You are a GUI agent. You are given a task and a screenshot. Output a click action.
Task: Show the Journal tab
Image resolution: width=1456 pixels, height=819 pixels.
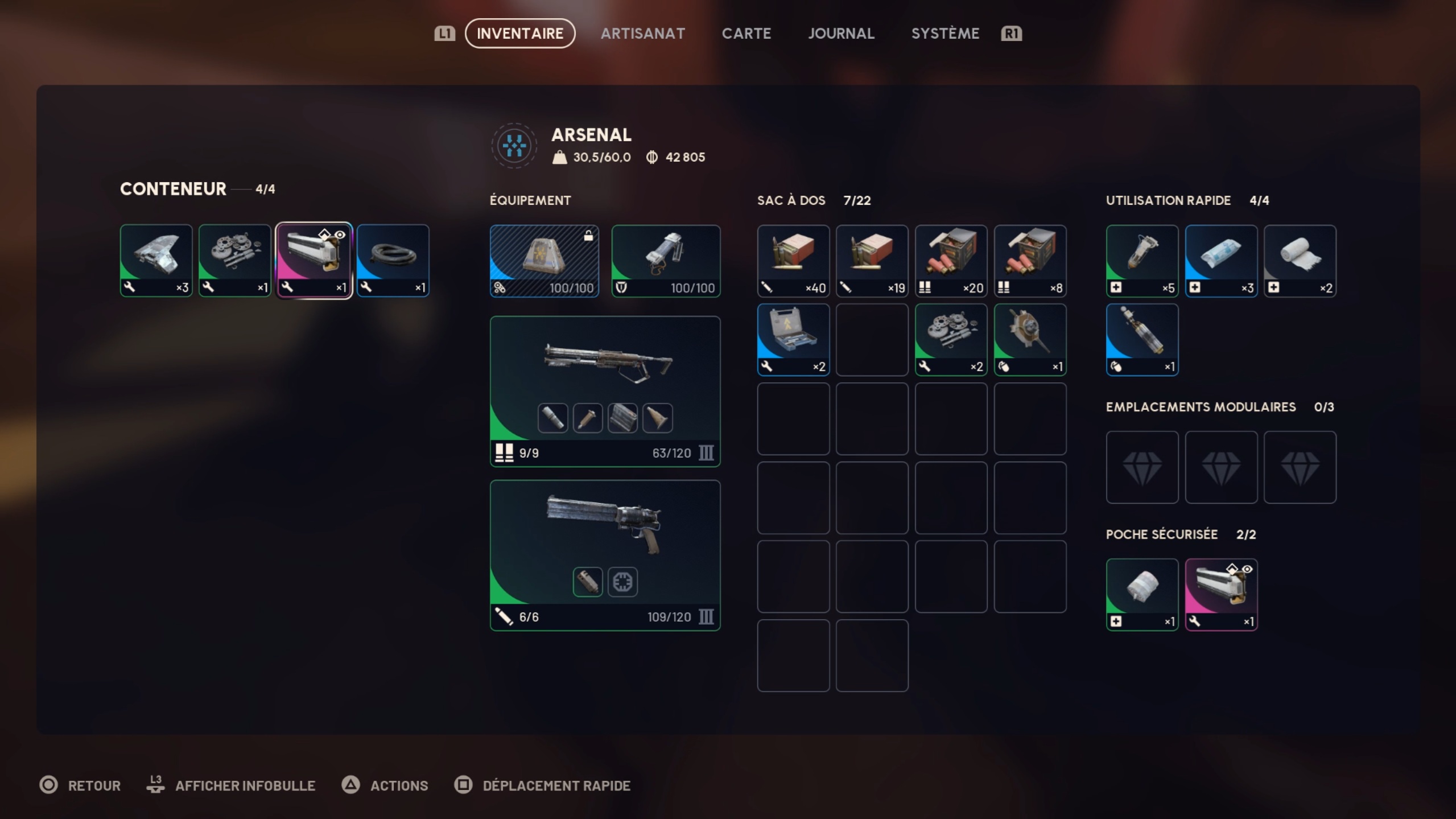[x=841, y=34]
